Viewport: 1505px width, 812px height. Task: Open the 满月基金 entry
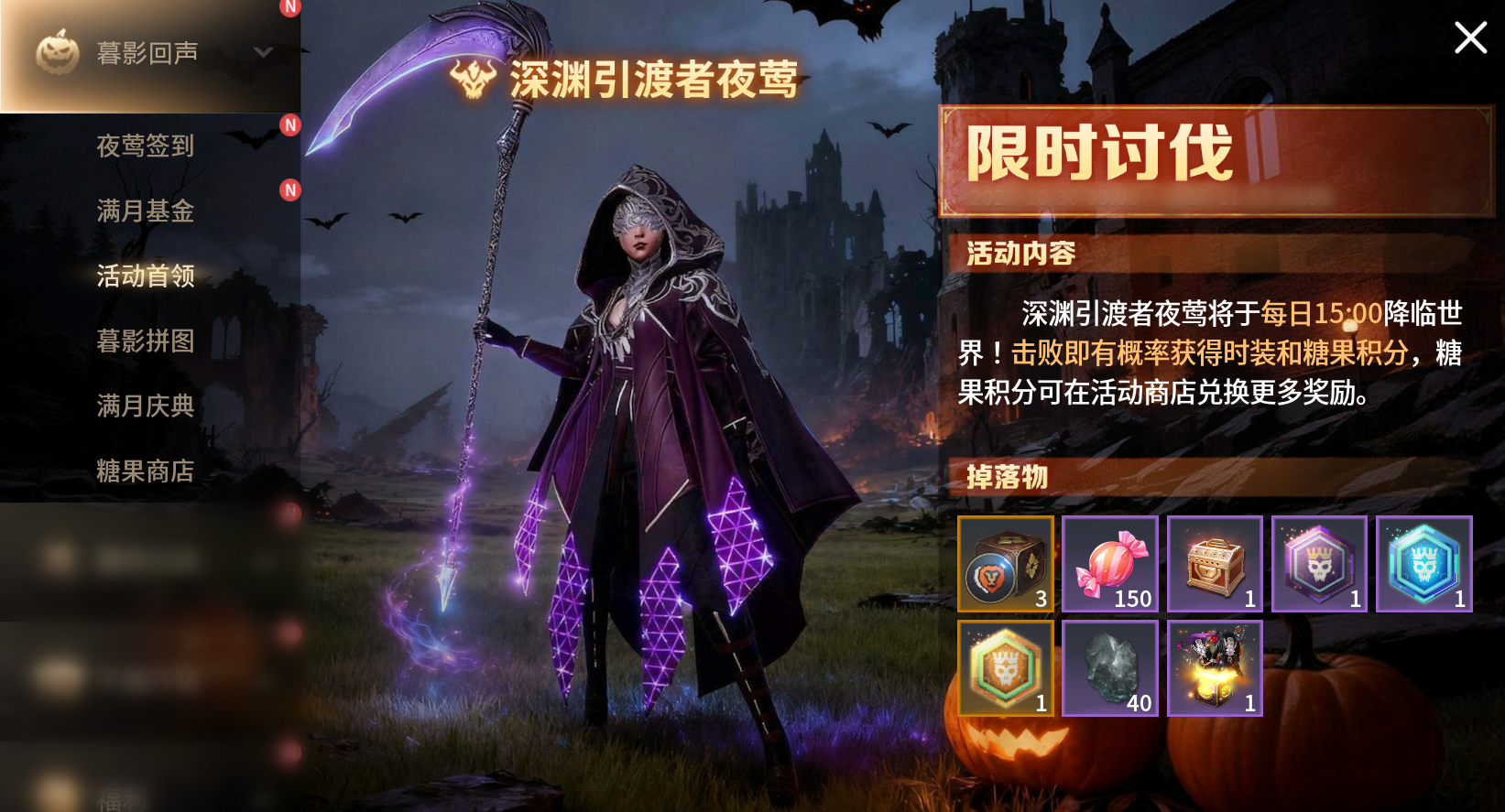(145, 211)
